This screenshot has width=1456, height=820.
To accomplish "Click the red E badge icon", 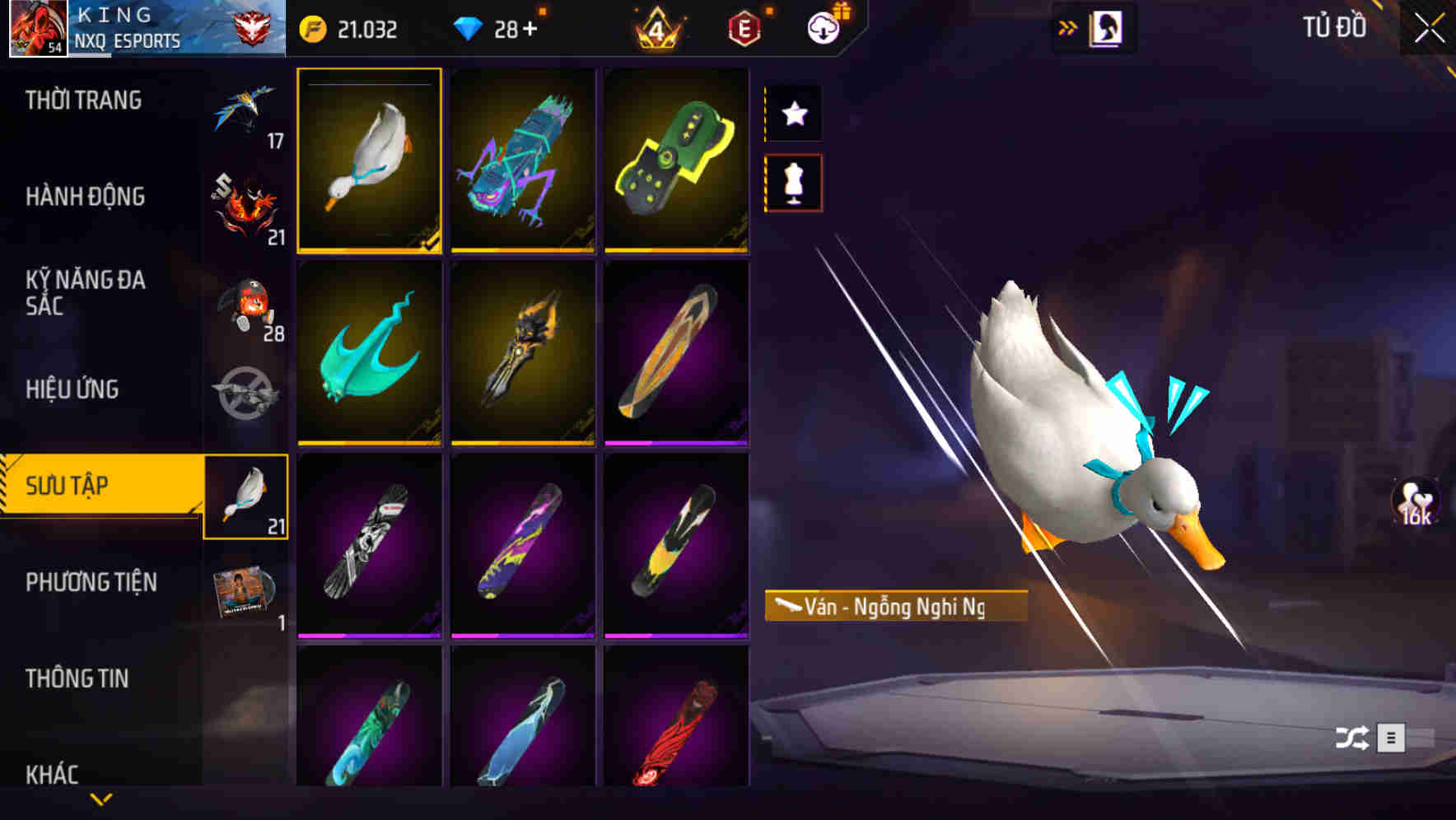I will 744,27.
